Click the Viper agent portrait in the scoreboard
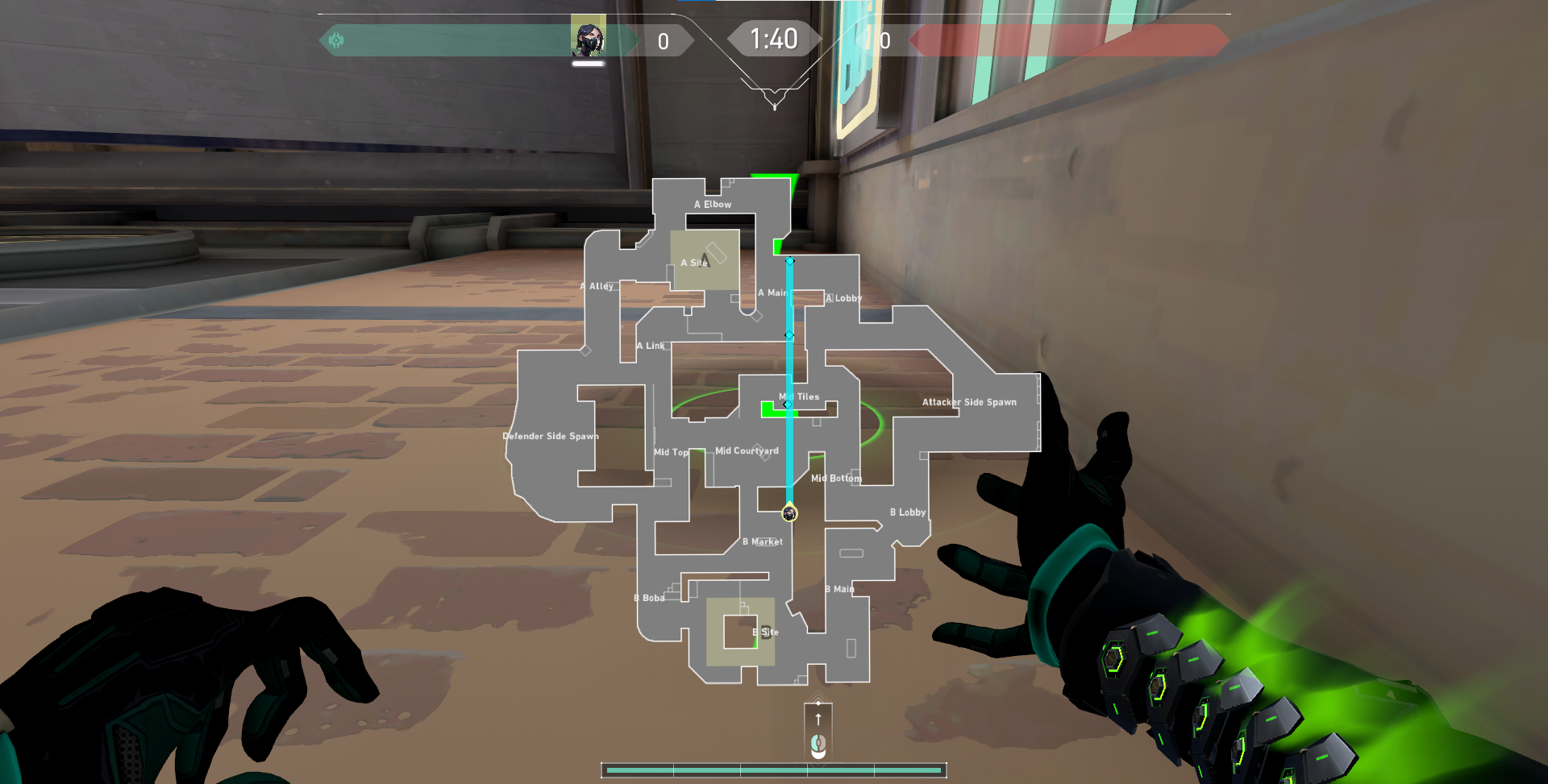 pos(589,37)
